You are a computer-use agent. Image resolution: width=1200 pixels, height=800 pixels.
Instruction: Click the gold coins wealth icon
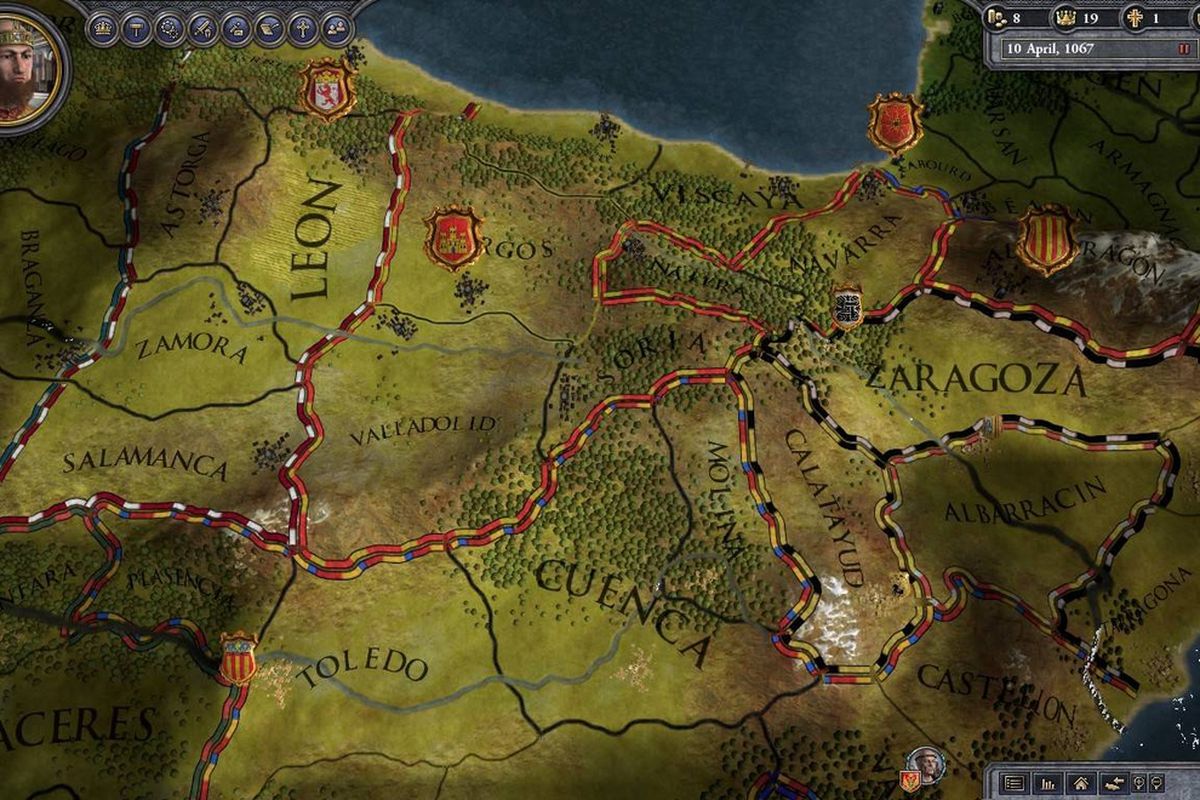pos(997,17)
